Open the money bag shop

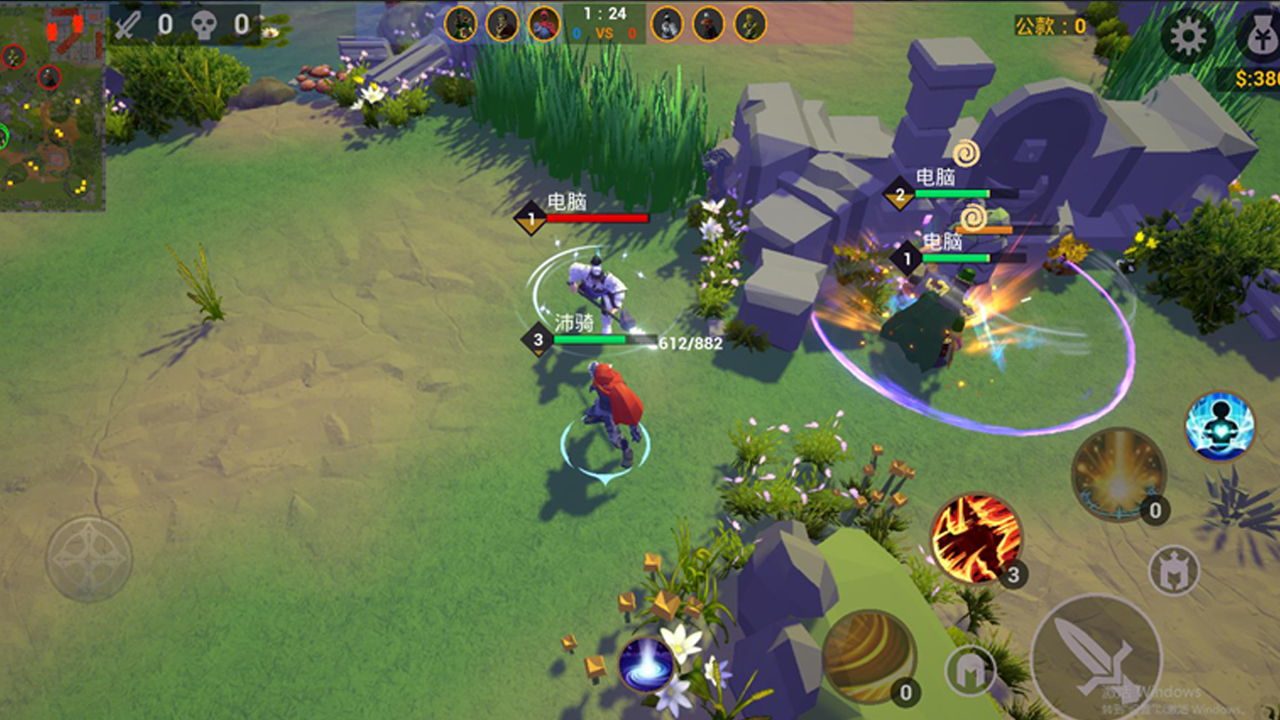click(1257, 37)
